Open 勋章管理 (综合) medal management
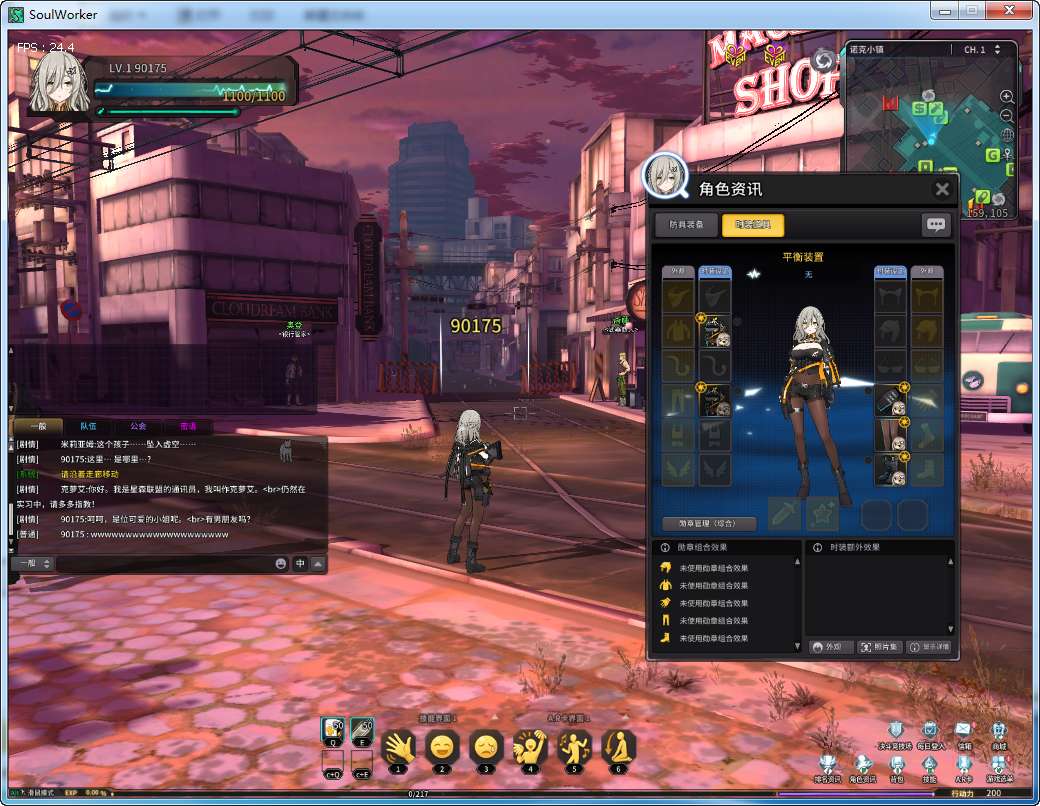Image resolution: width=1040 pixels, height=806 pixels. coord(709,523)
